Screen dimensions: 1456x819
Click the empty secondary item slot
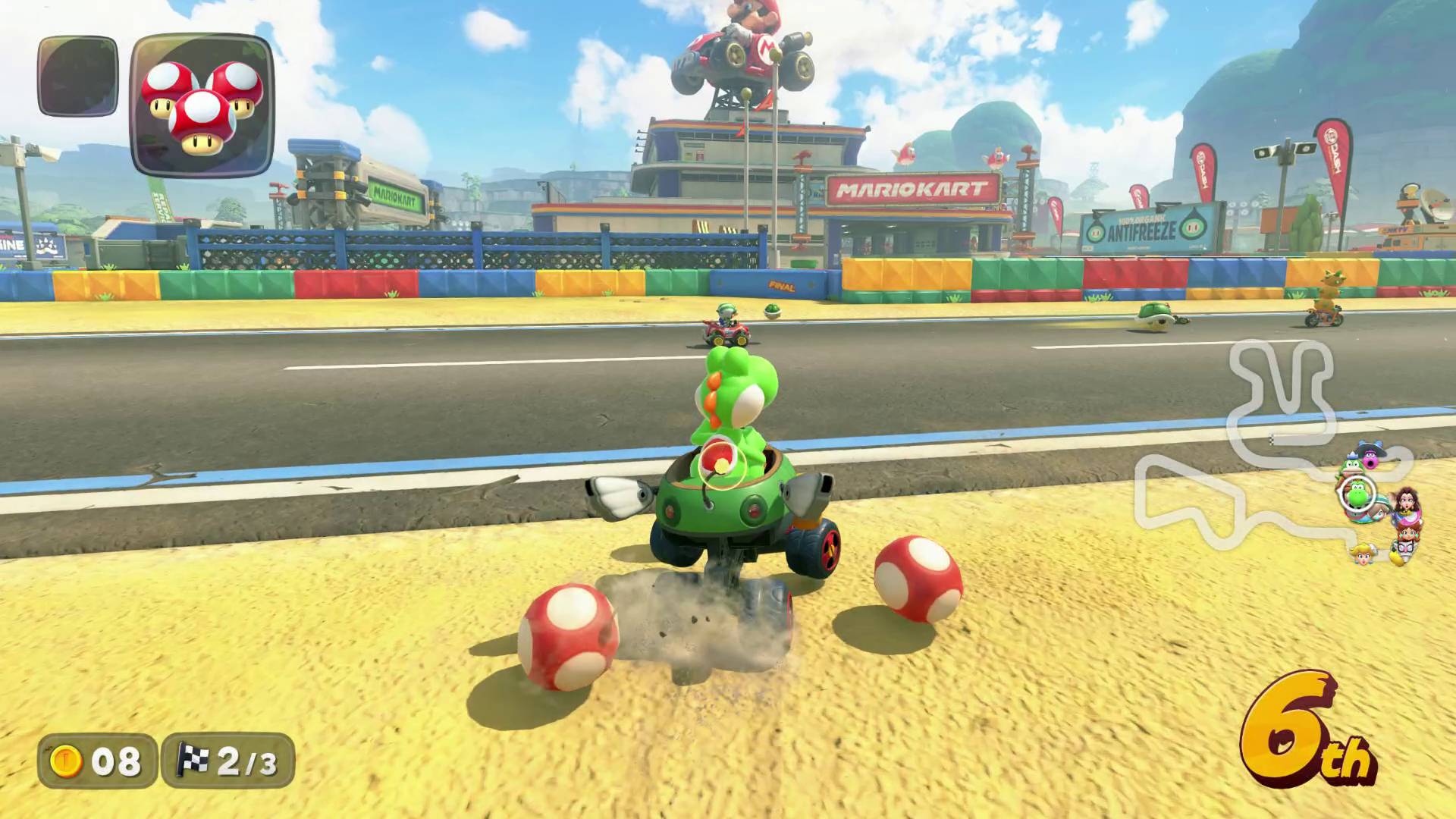(78, 76)
